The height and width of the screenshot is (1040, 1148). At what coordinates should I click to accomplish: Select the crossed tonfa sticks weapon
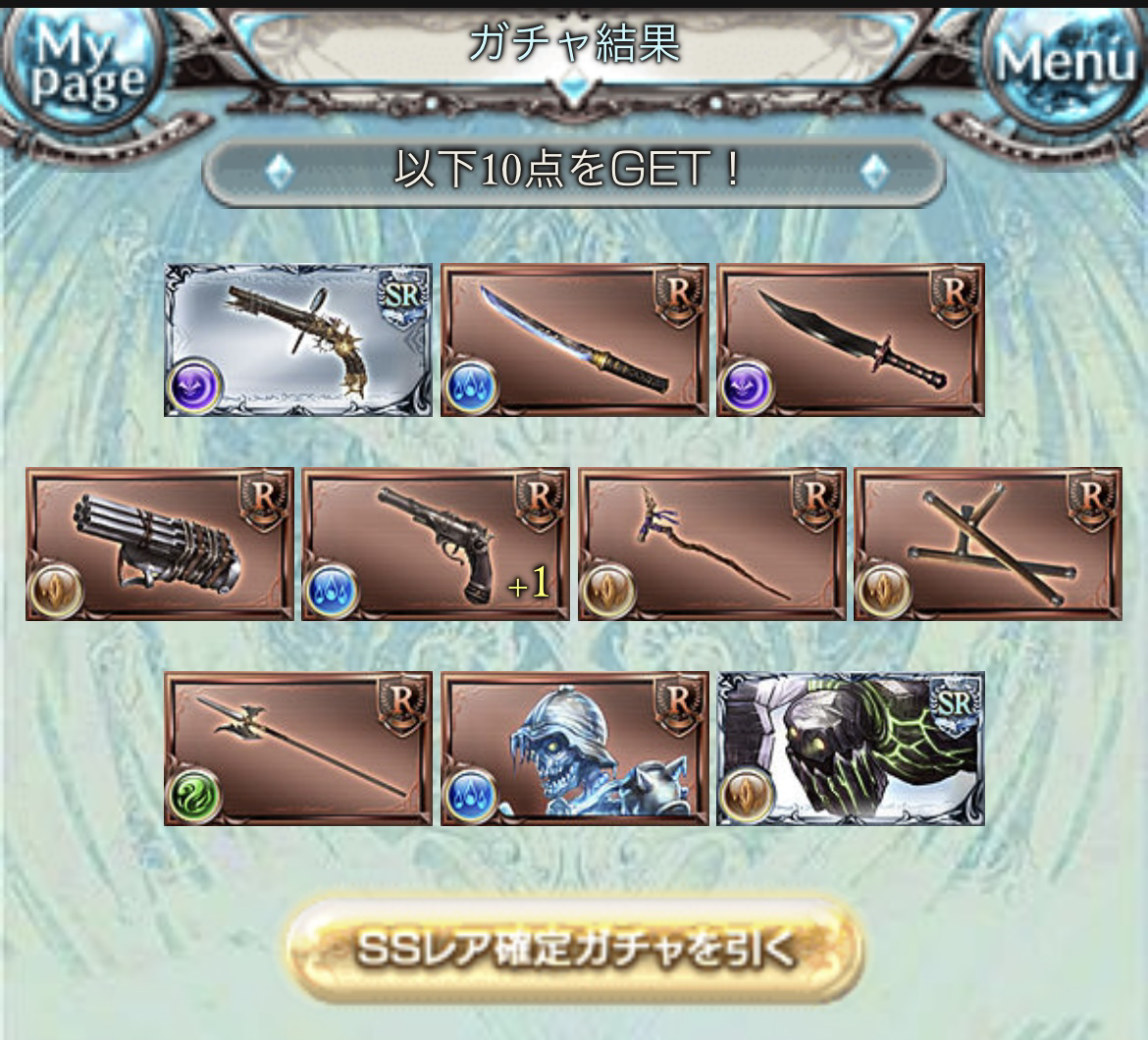point(987,544)
